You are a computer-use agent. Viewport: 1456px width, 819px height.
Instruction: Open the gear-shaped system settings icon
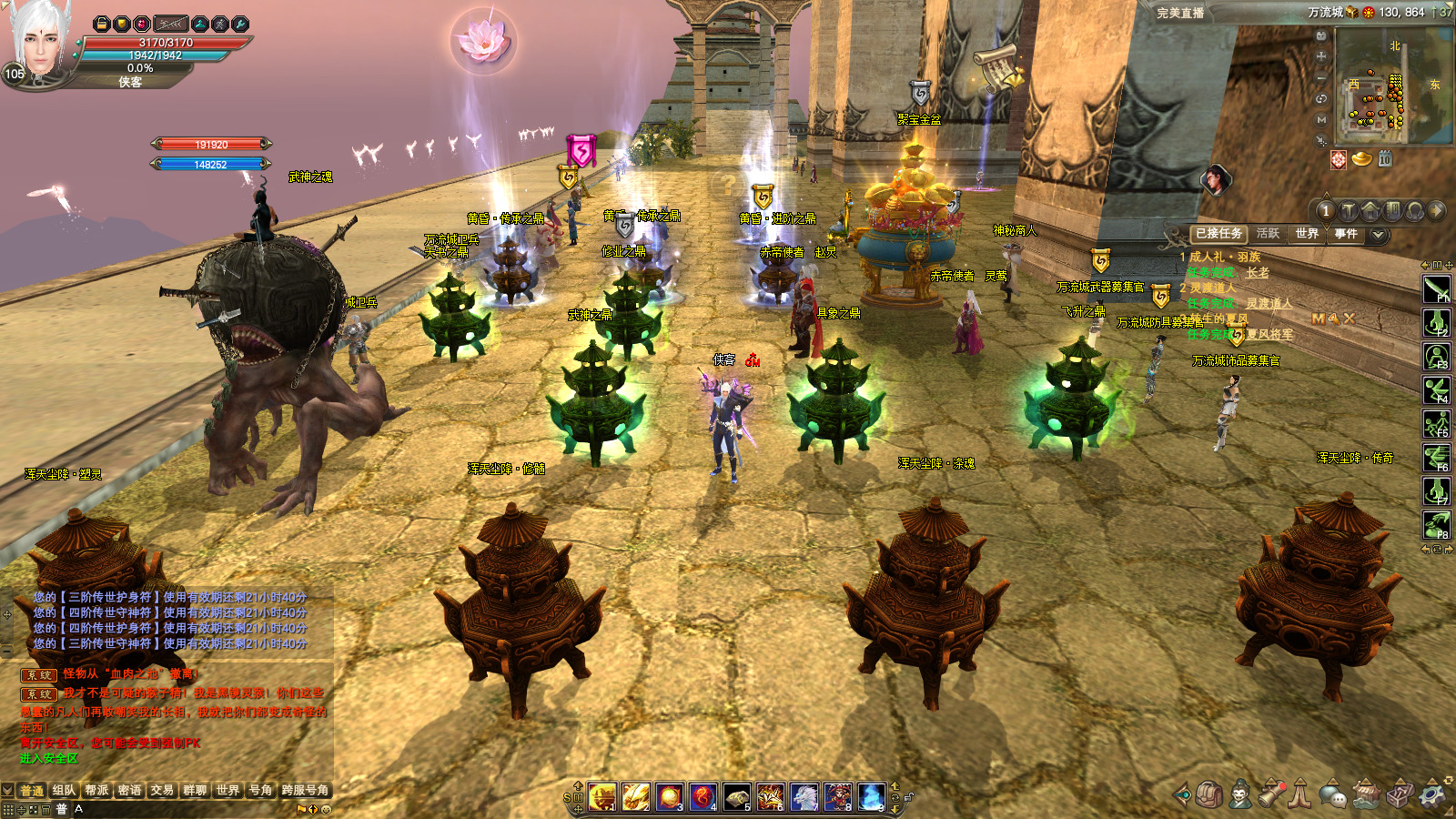[x=1432, y=794]
